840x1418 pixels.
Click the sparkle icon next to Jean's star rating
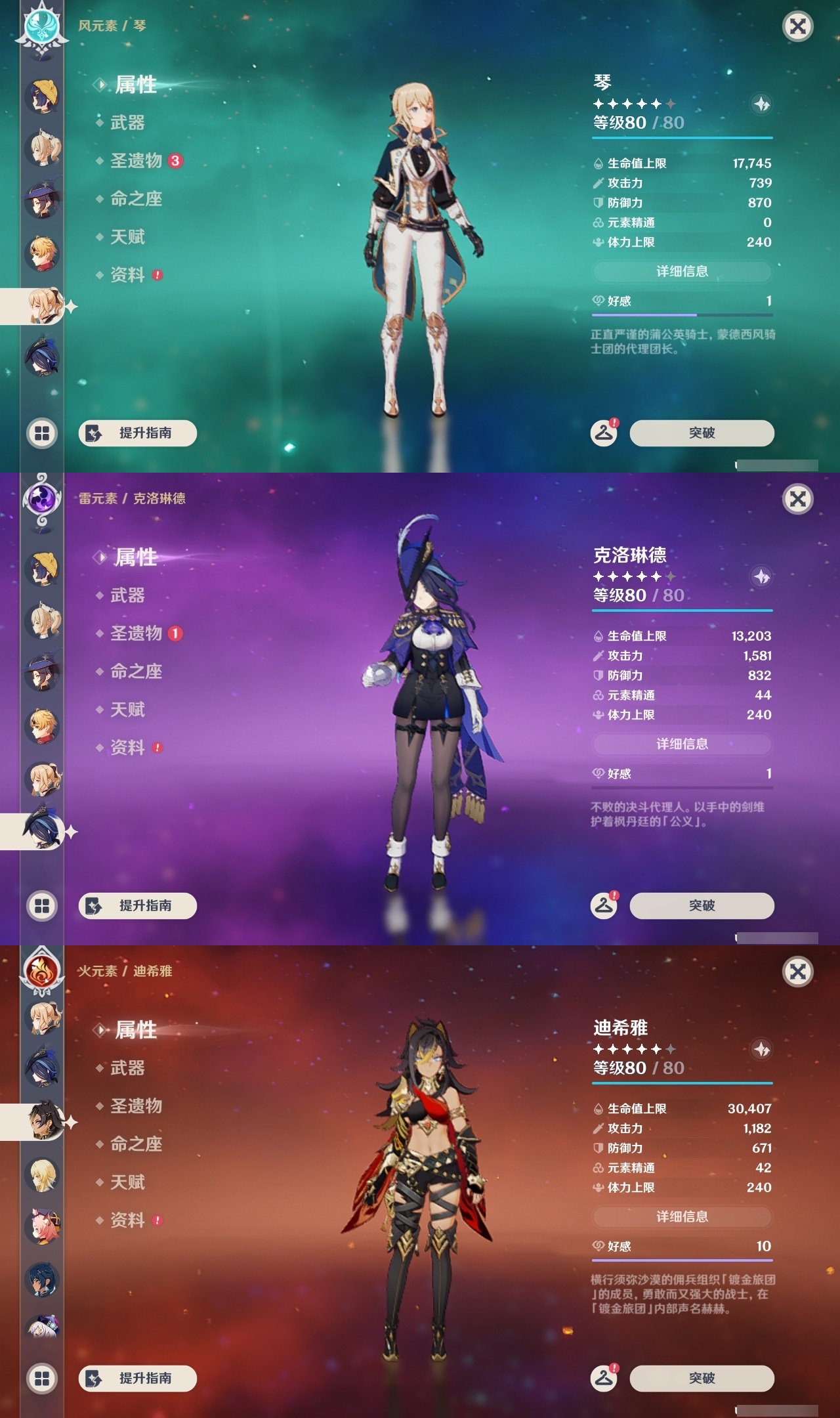tap(760, 104)
